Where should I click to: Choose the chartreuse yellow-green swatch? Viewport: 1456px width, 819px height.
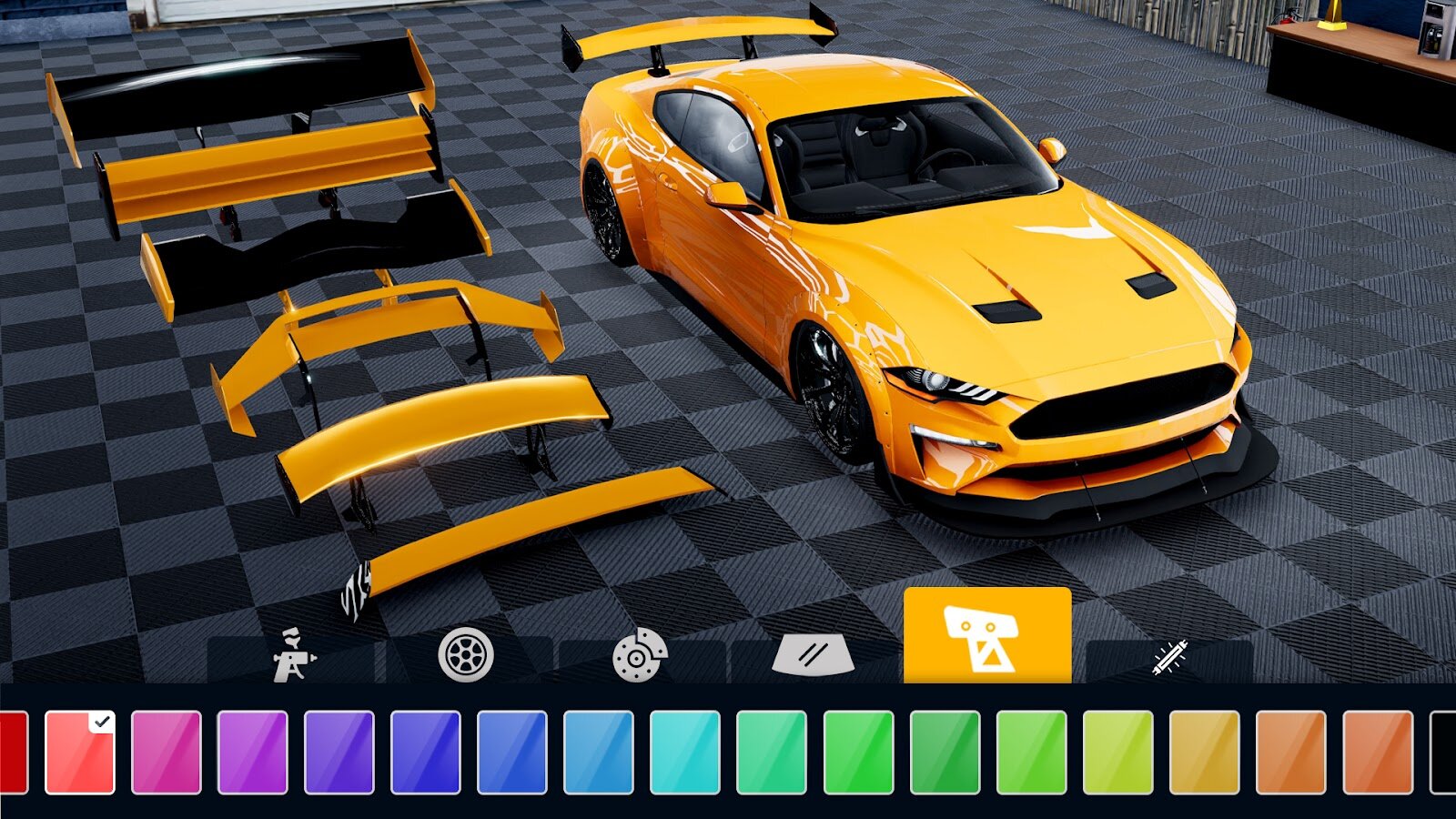click(1117, 753)
